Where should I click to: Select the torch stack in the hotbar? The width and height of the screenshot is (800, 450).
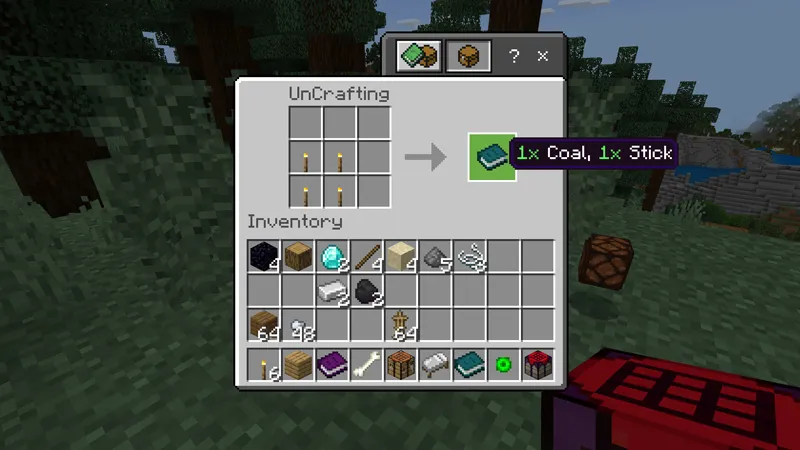pos(264,365)
